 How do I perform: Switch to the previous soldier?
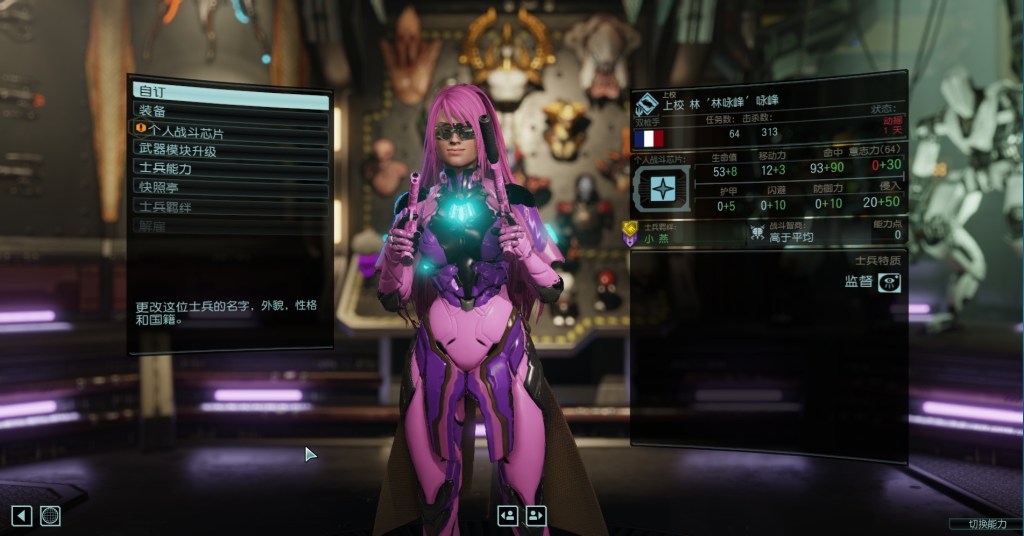tap(508, 515)
